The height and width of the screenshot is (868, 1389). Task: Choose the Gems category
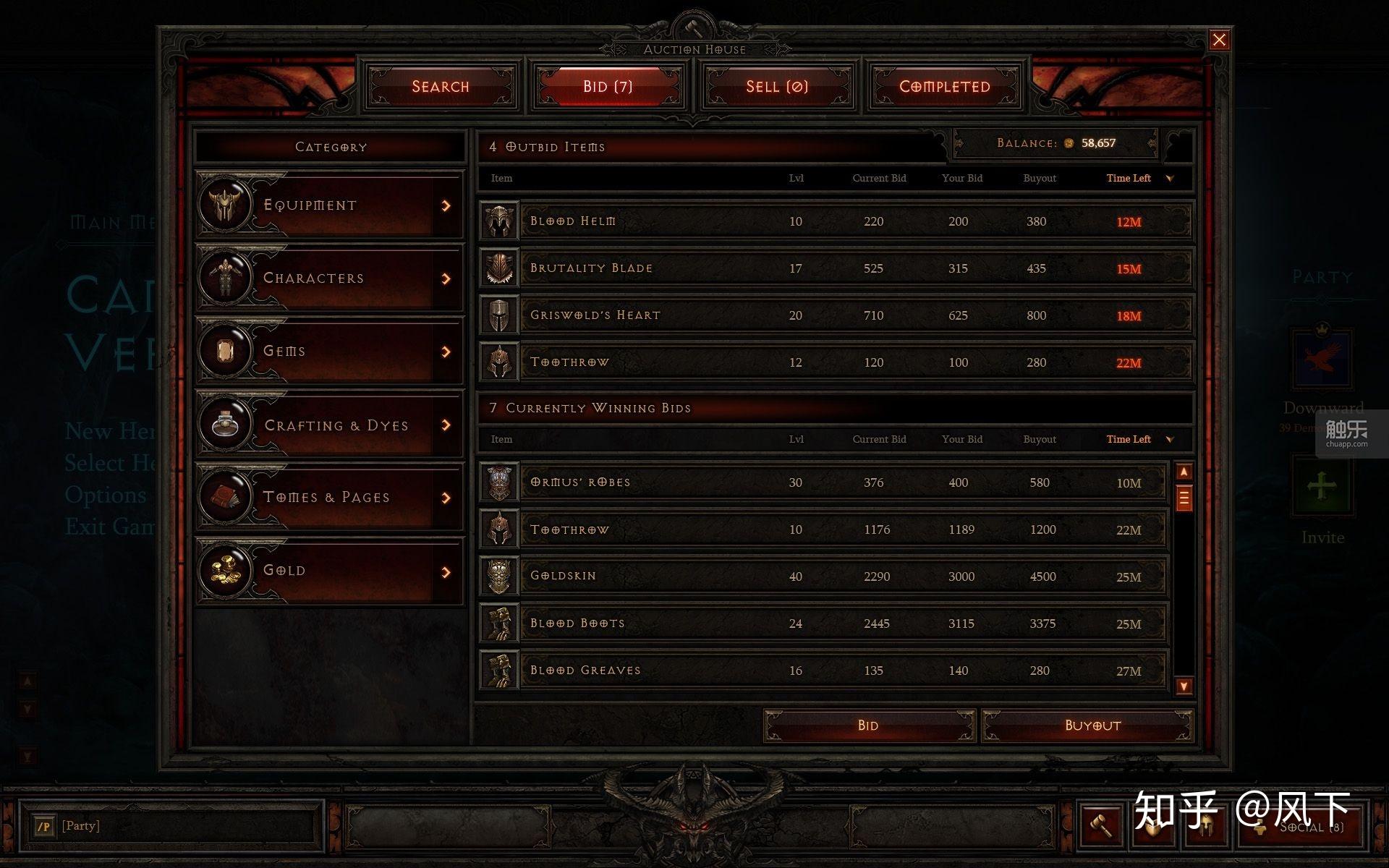click(329, 352)
